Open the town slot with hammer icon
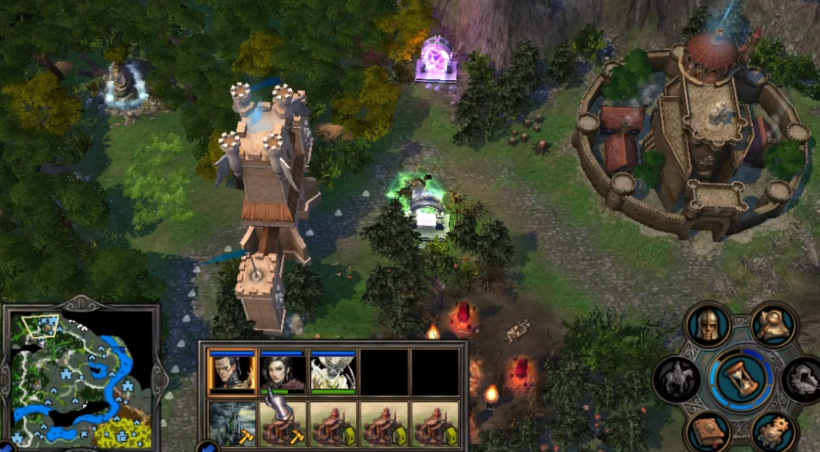 point(283,424)
